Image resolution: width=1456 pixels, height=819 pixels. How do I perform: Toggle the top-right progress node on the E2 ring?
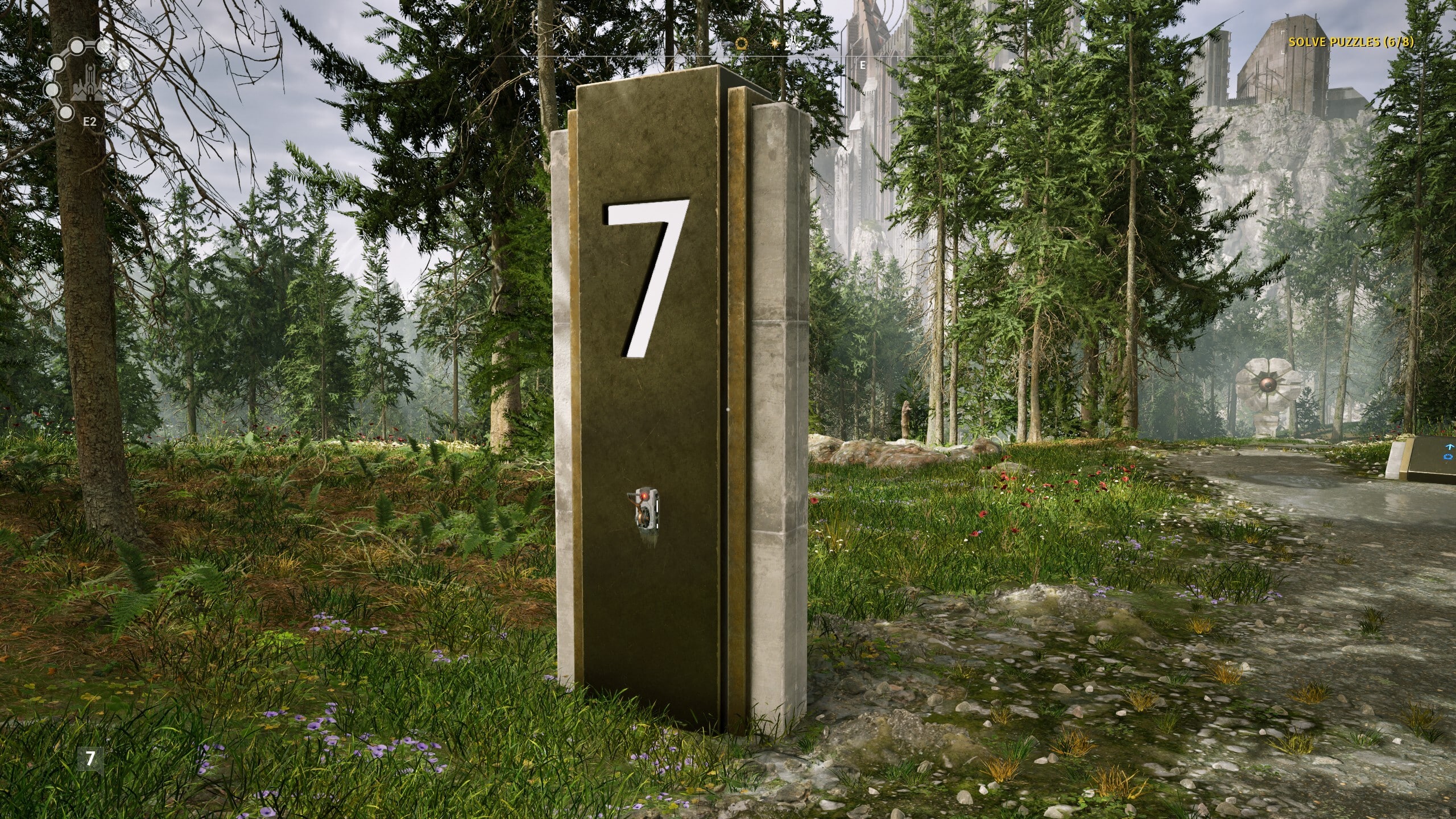[x=104, y=47]
